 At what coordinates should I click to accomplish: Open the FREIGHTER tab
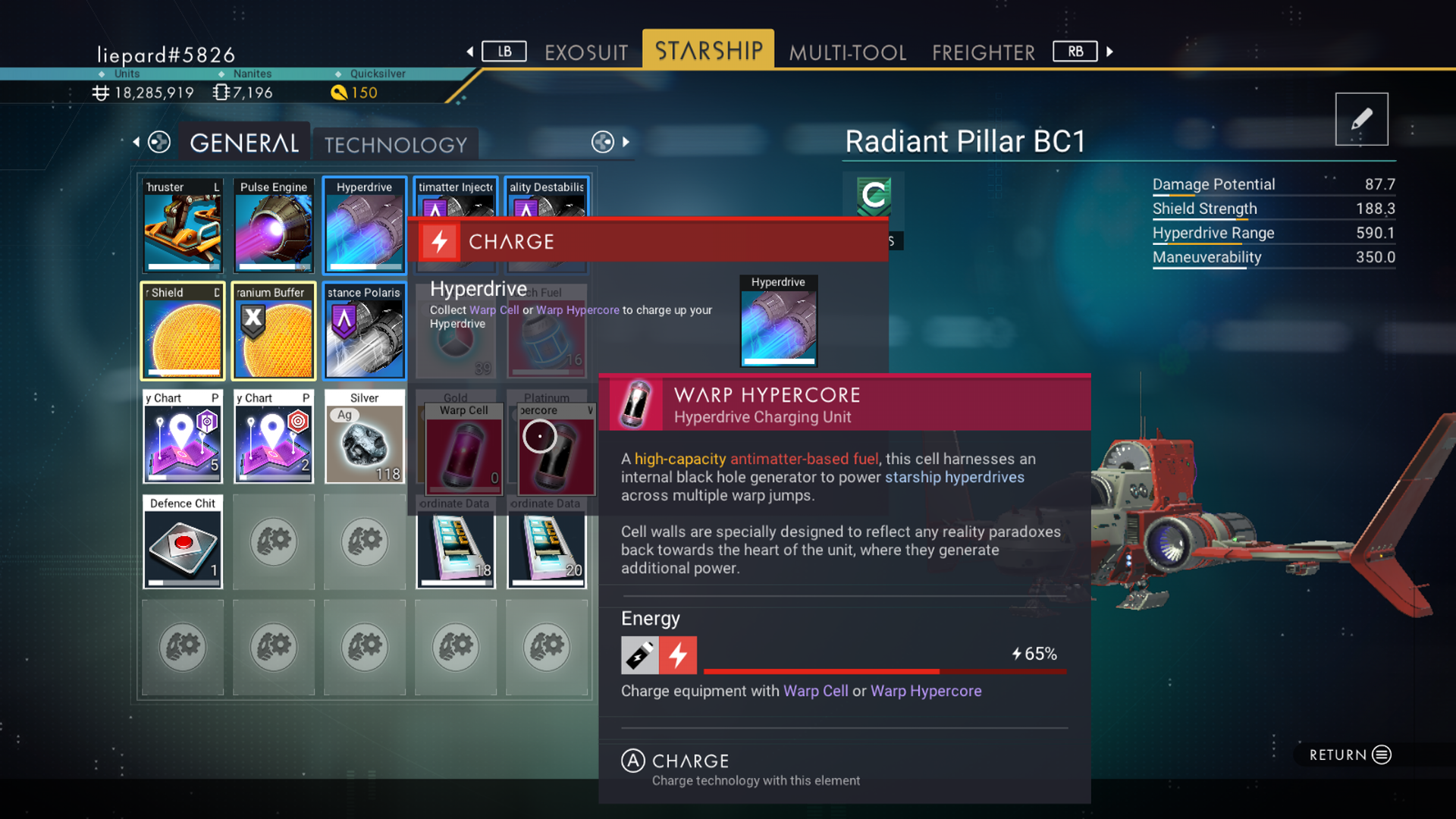983,52
